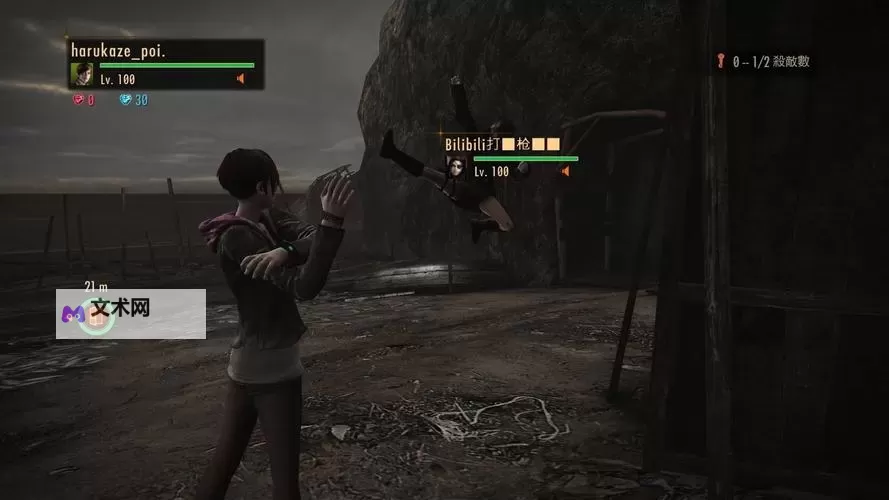Click the 文术网 watermark logo
This screenshot has height=500, width=889.
click(x=73, y=309)
